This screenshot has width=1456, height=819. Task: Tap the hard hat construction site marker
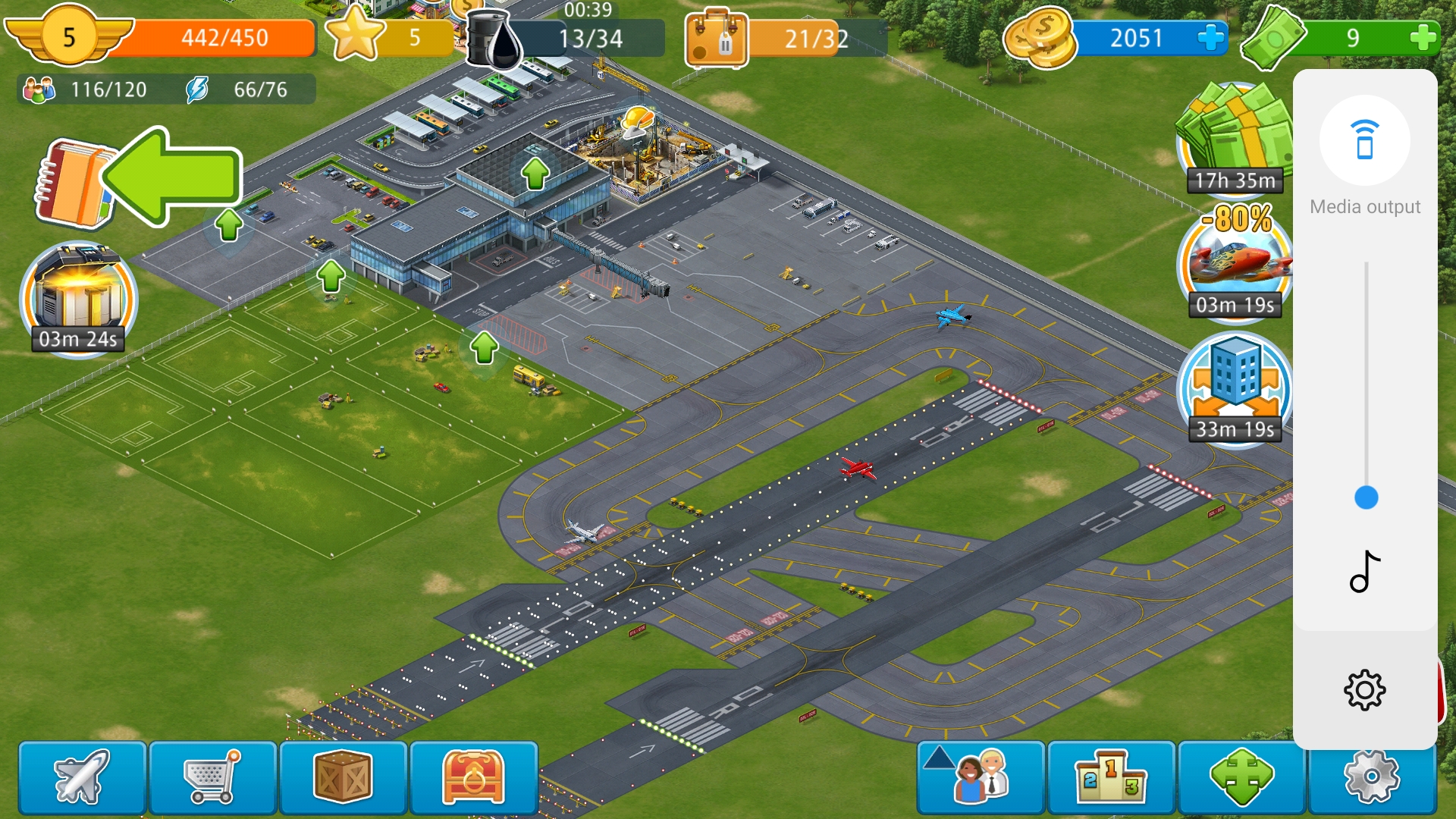(x=637, y=122)
